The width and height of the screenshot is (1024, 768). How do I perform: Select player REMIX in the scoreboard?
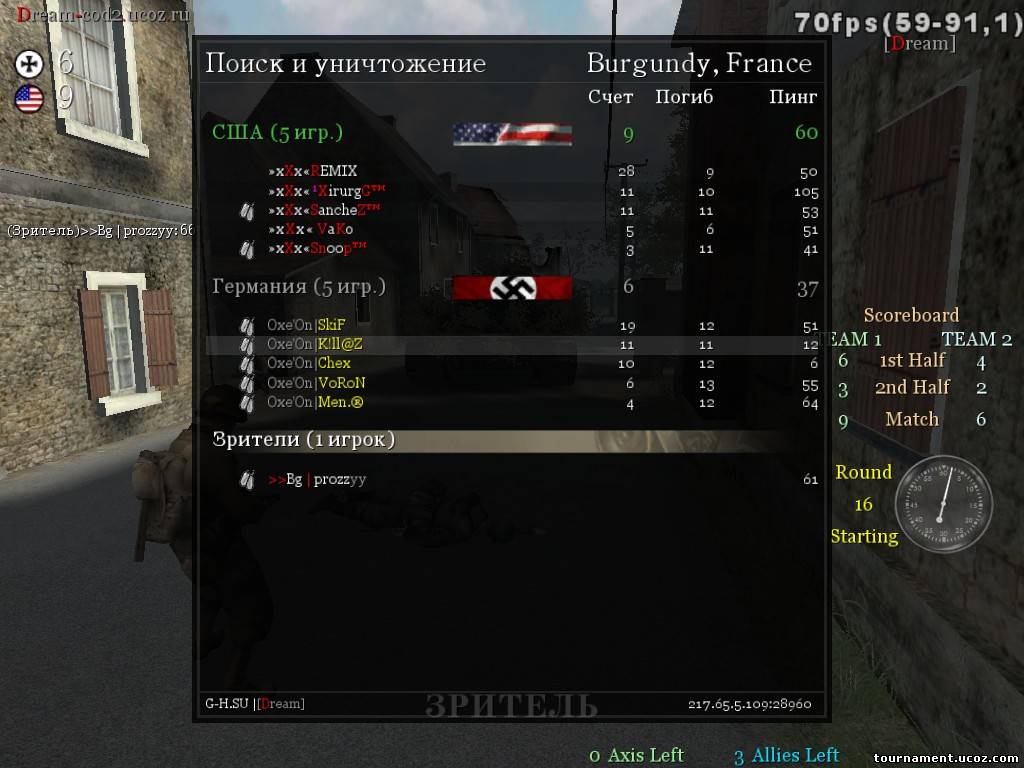[x=313, y=171]
